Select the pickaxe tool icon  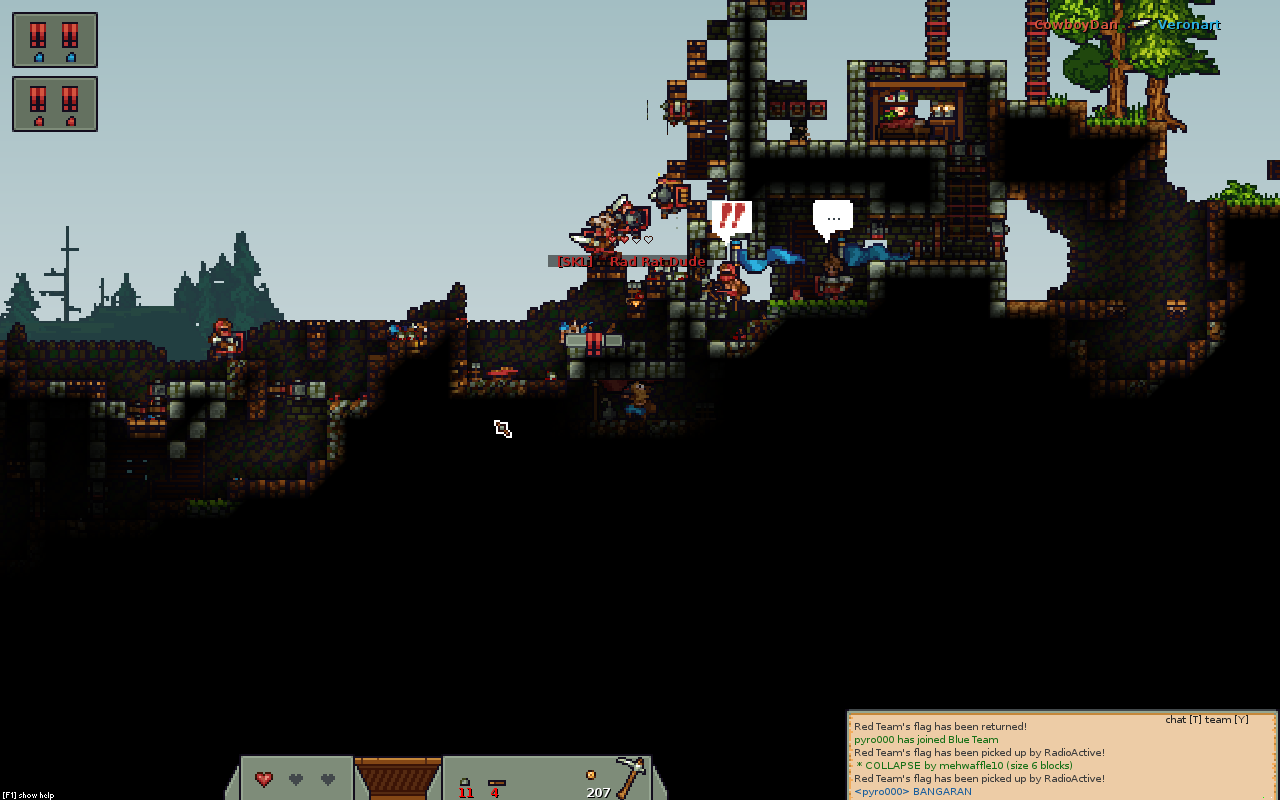click(630, 776)
